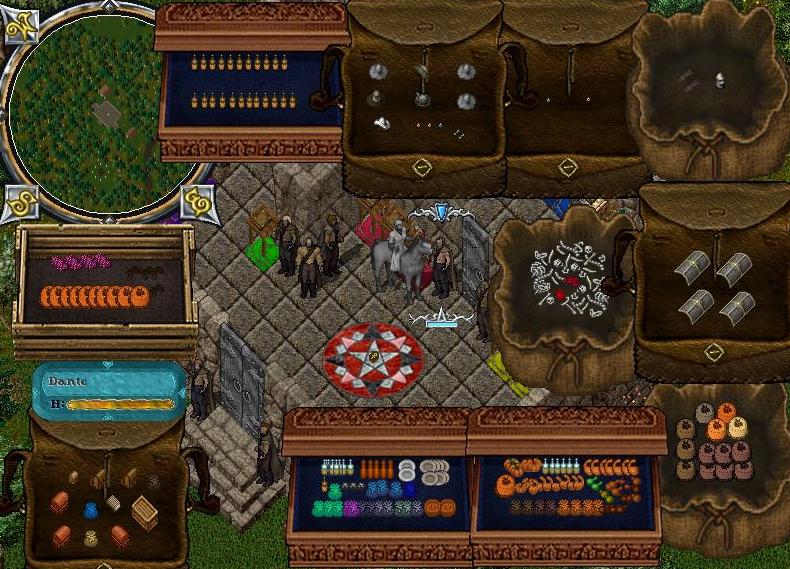Select the white item in the reagent backpack
This screenshot has width=790, height=569.
click(383, 122)
